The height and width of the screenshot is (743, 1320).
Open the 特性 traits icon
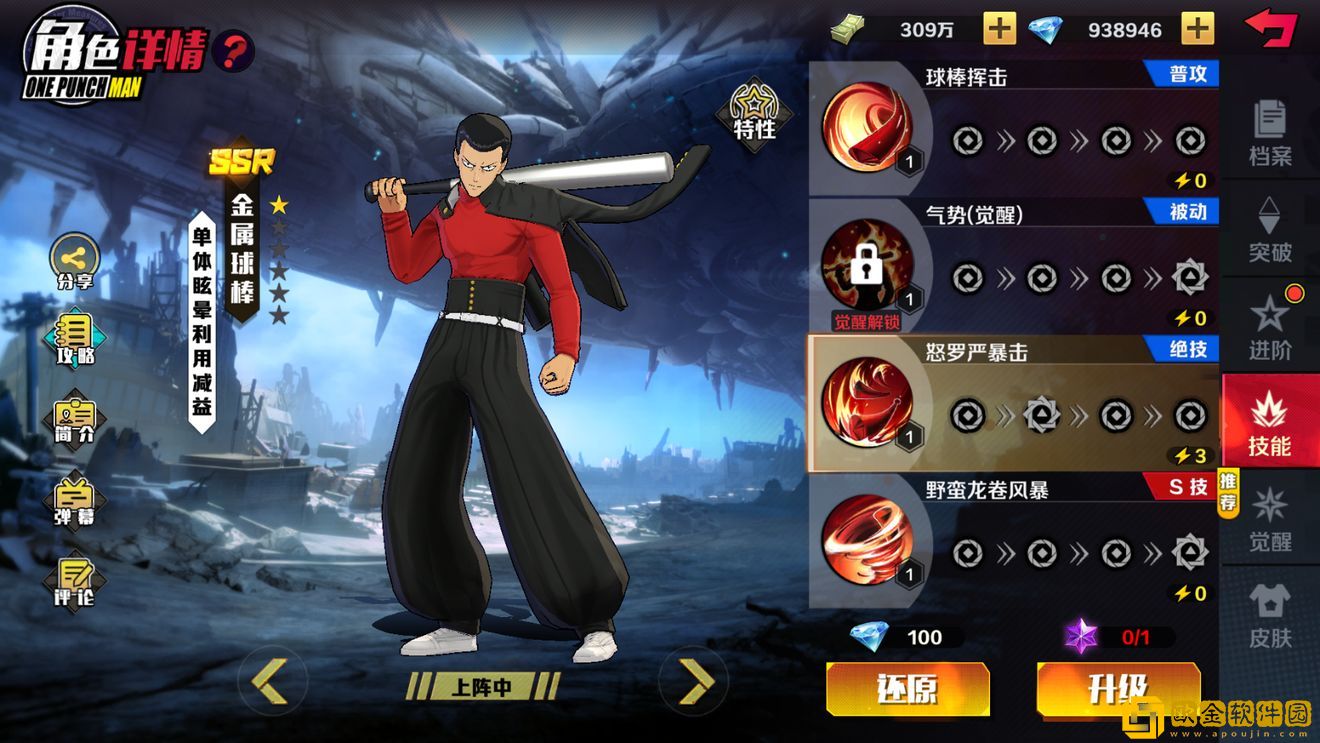754,113
